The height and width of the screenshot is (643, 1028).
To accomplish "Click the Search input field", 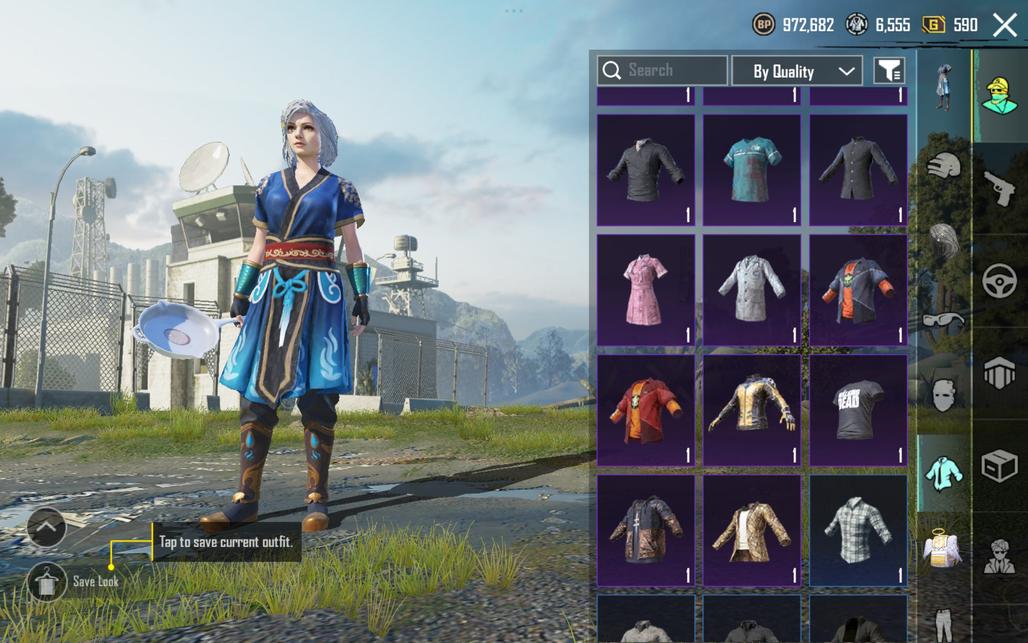I will pyautogui.click(x=662, y=70).
